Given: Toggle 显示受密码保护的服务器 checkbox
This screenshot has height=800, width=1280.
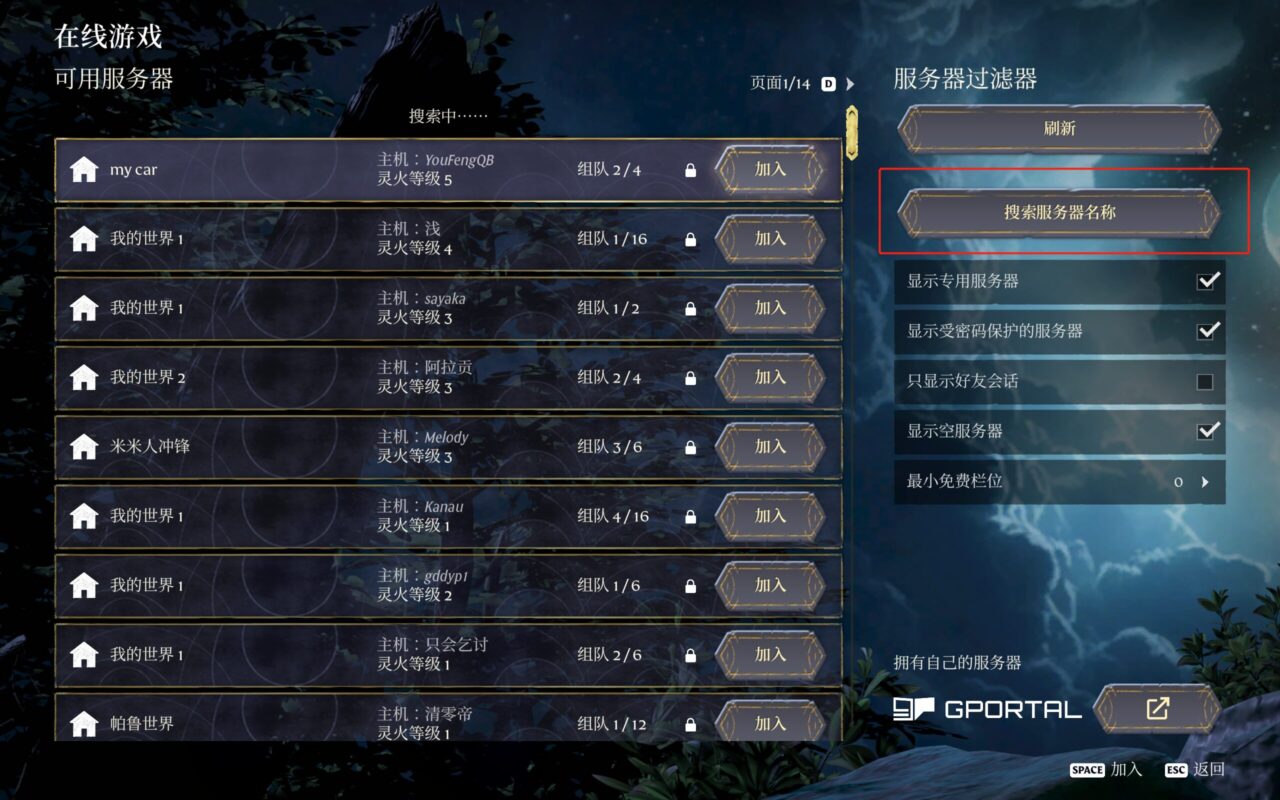Looking at the screenshot, I should point(1208,331).
